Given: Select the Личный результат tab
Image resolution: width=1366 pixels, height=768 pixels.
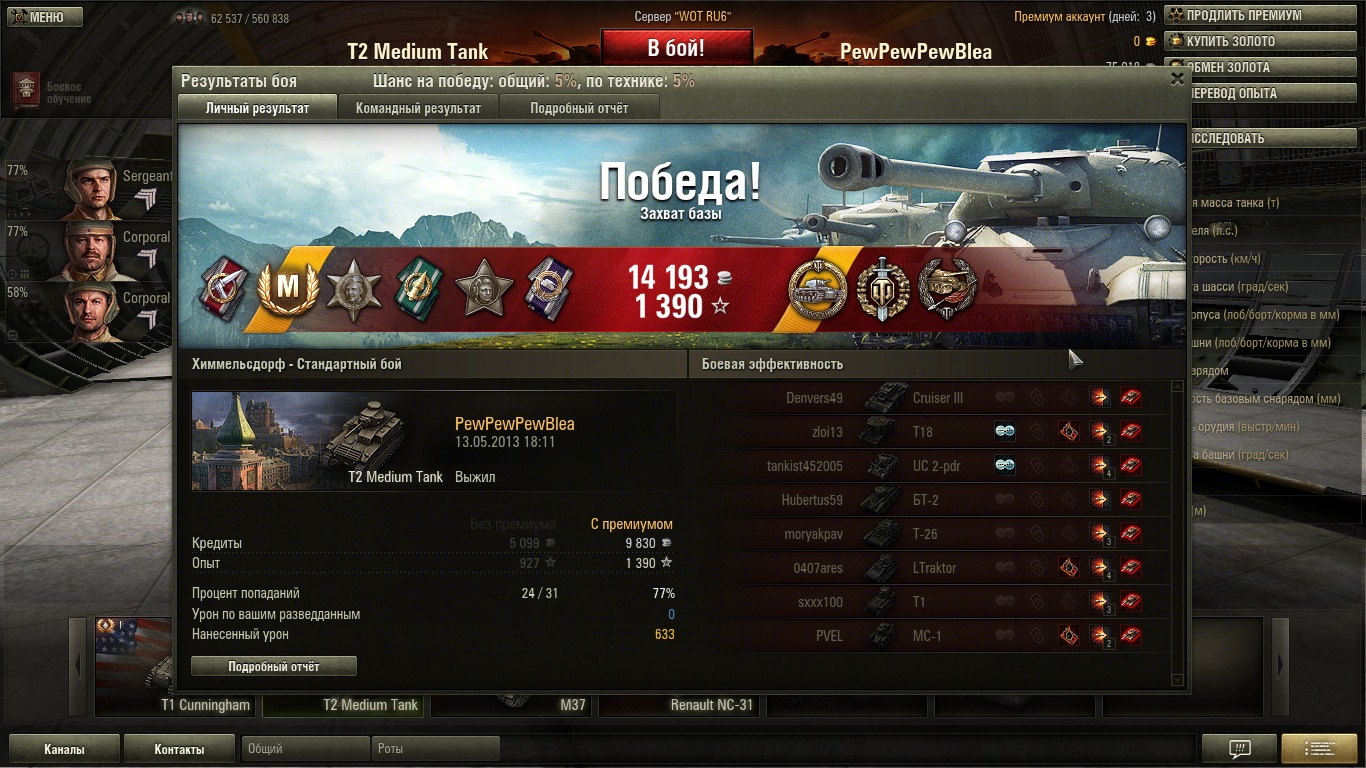Looking at the screenshot, I should point(257,108).
